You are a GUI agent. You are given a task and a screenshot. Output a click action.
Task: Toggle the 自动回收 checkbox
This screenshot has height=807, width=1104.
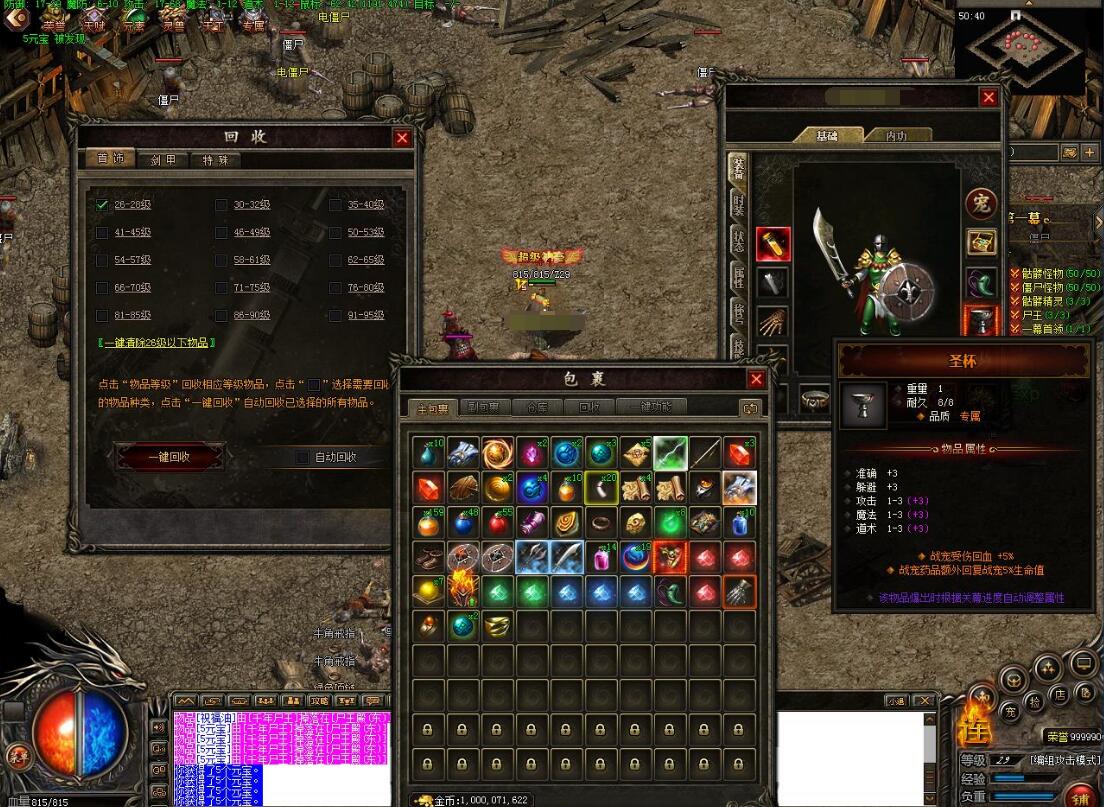point(302,458)
